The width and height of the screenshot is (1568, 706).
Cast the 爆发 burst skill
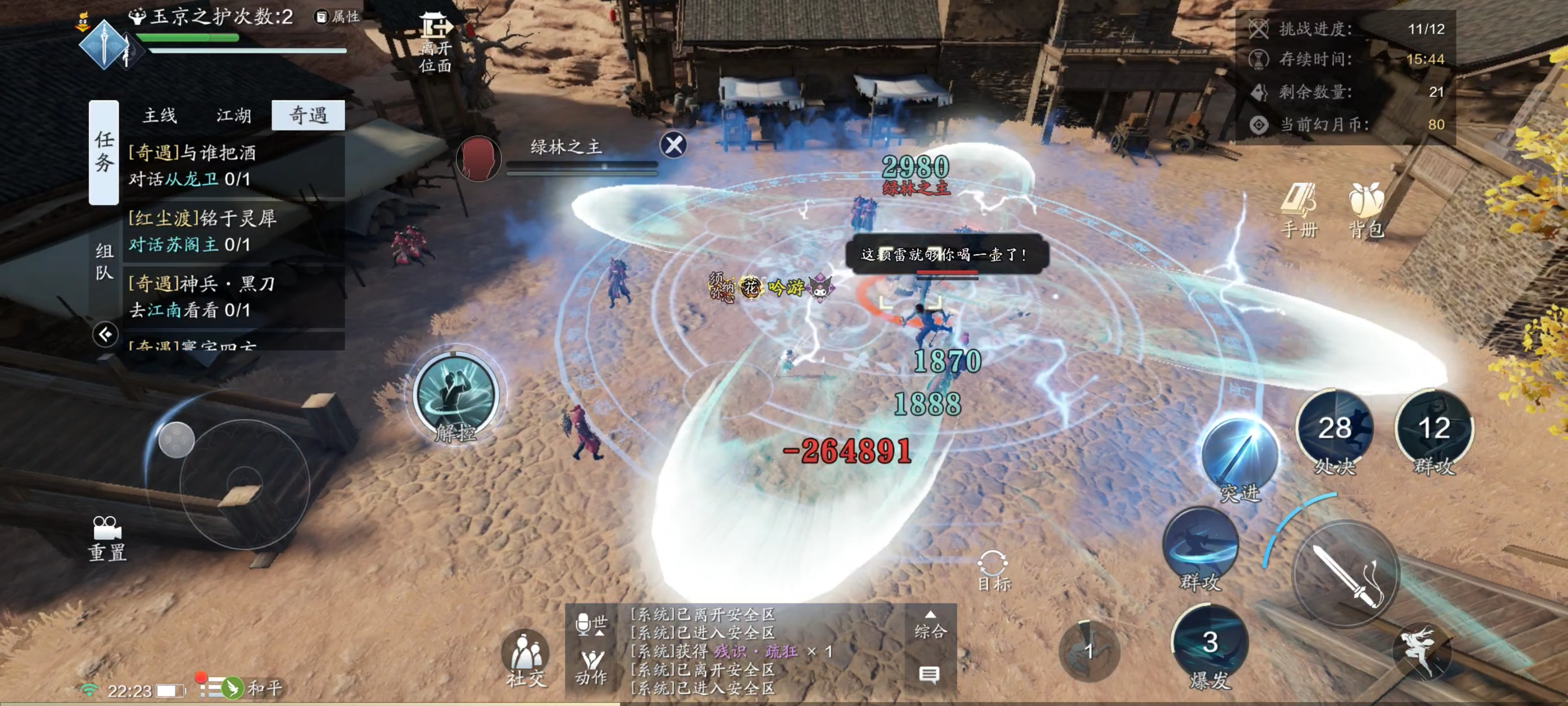point(1210,645)
